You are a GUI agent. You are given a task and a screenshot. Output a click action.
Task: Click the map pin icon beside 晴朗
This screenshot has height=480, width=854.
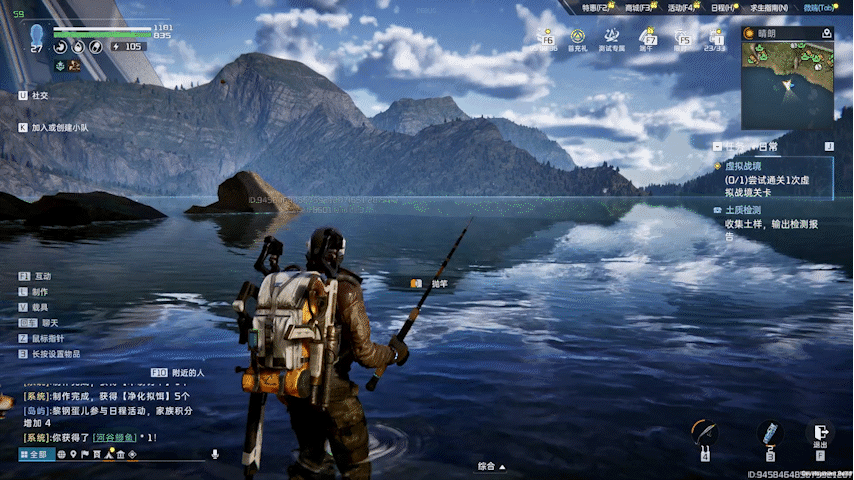coord(827,32)
